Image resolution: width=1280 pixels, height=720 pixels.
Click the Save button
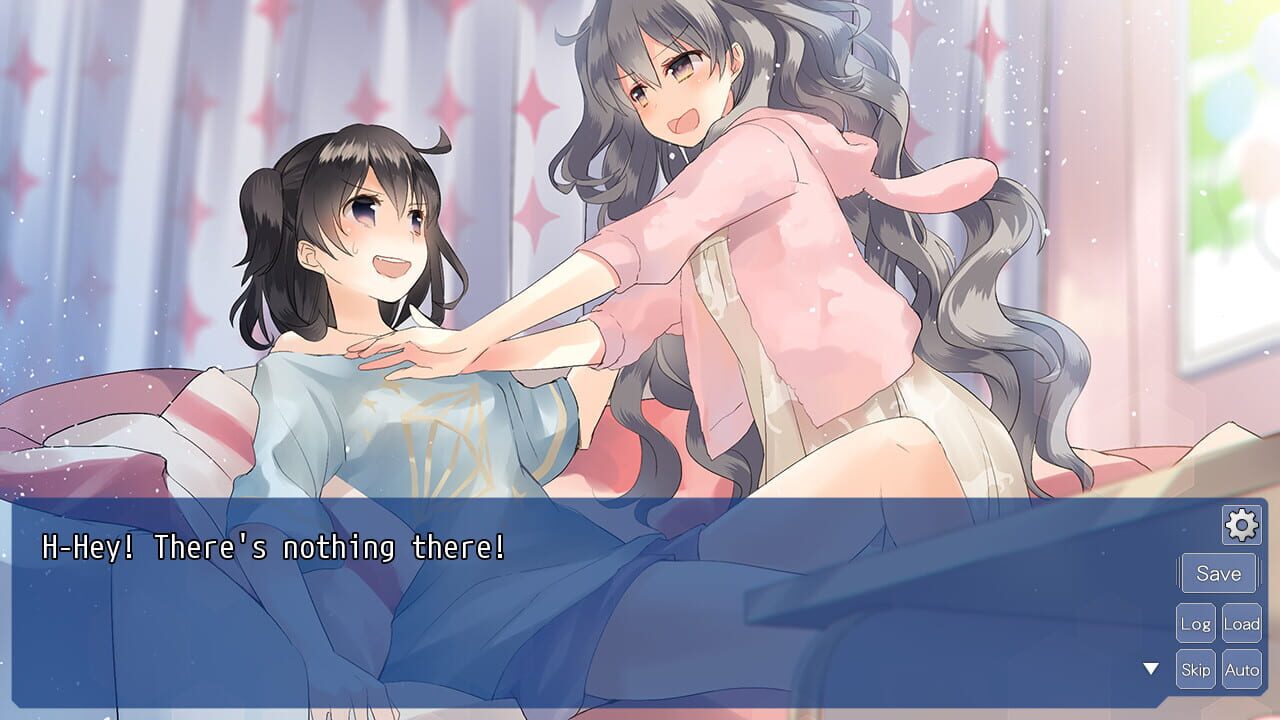coord(1220,573)
